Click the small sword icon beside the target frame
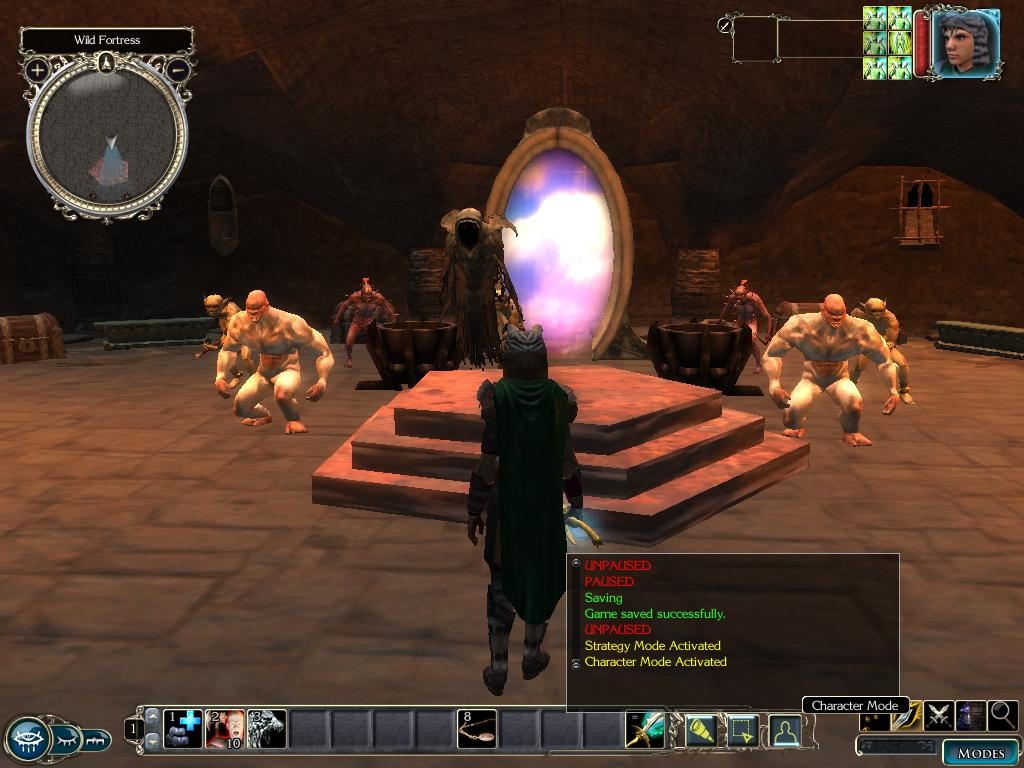Screen dimensions: 1024x768 725,26
